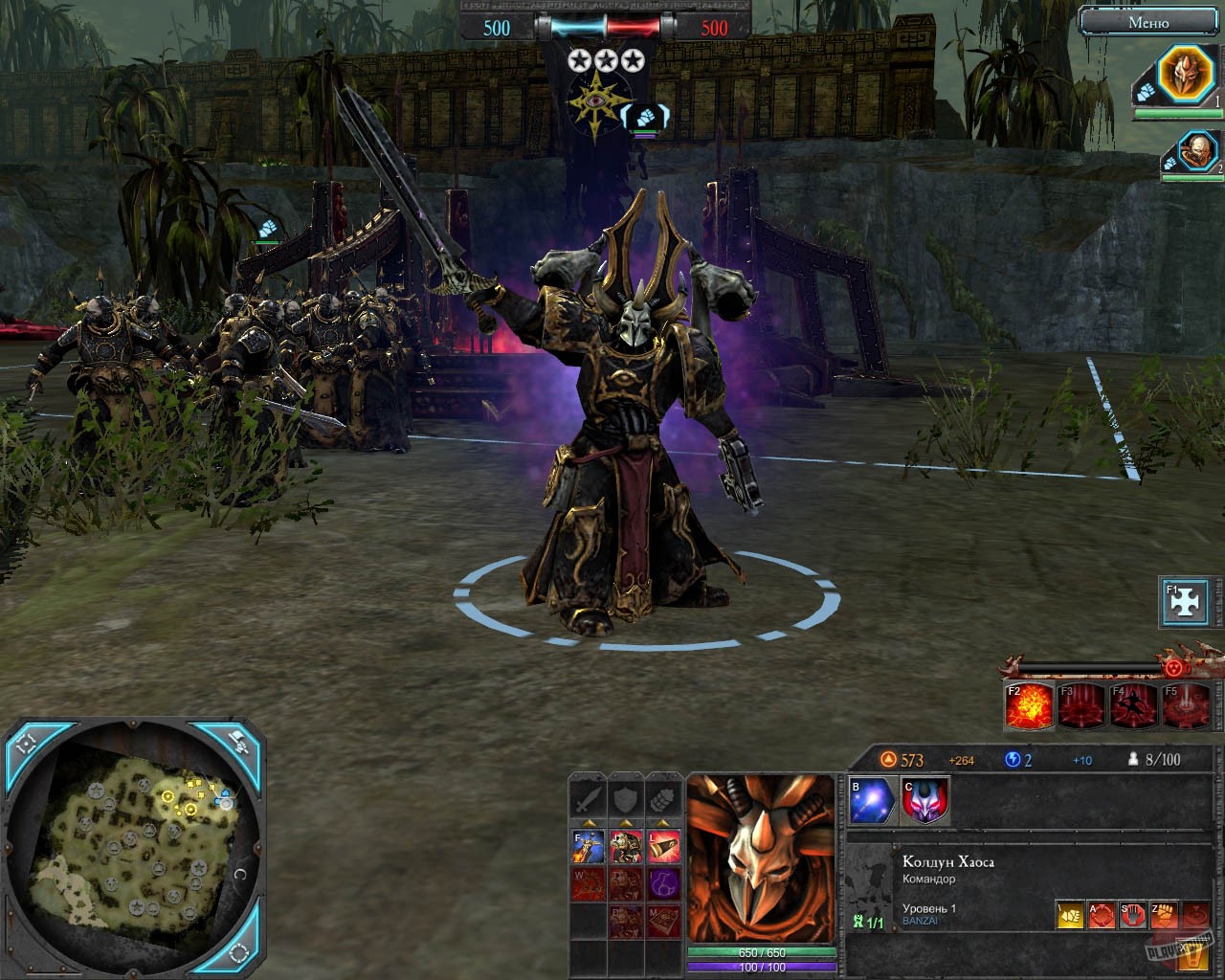Choose the horn accessory upgrade
Screen dimensions: 1225x980
pyautogui.click(x=664, y=846)
